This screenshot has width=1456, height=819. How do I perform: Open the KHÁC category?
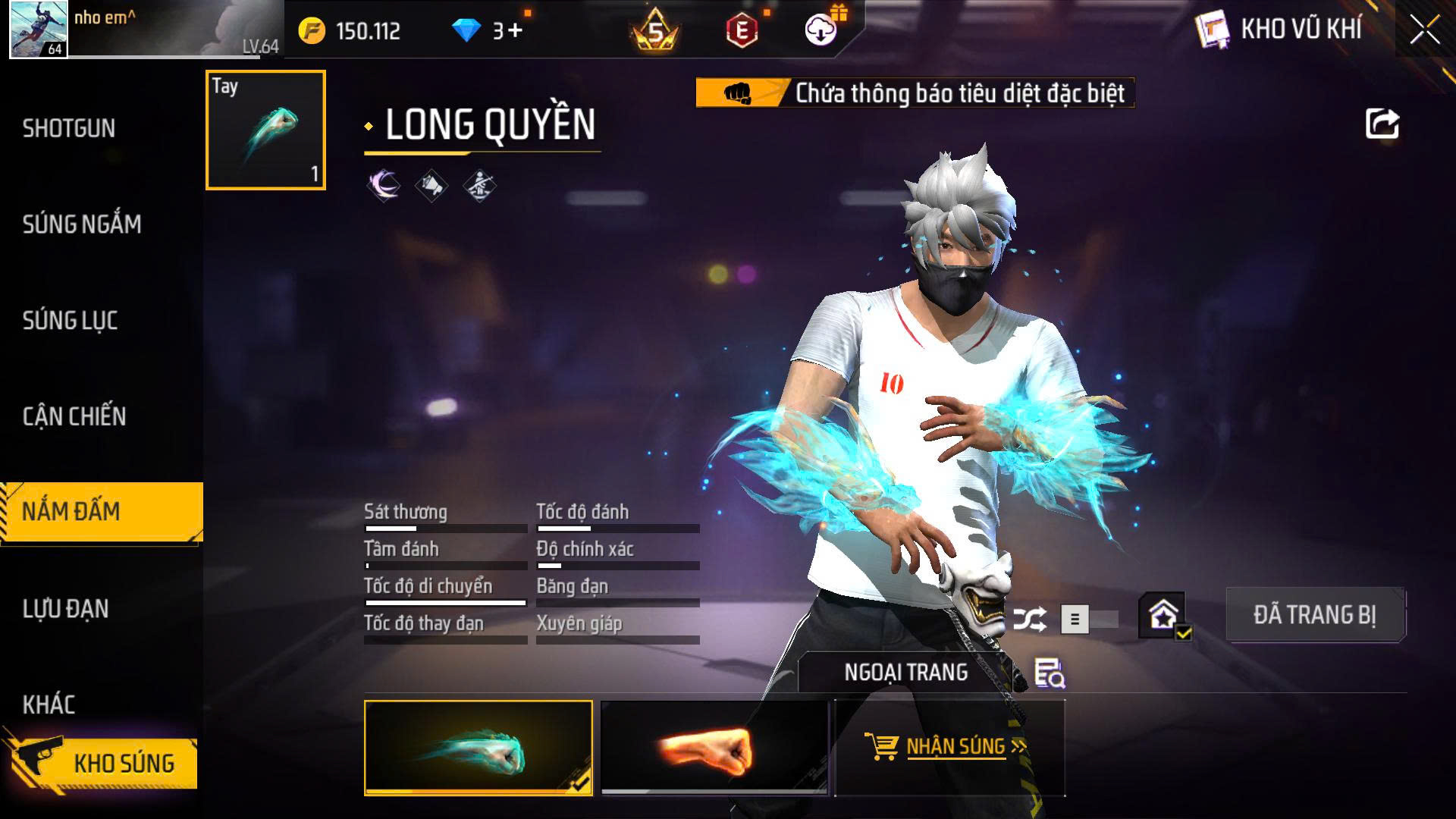pos(49,704)
